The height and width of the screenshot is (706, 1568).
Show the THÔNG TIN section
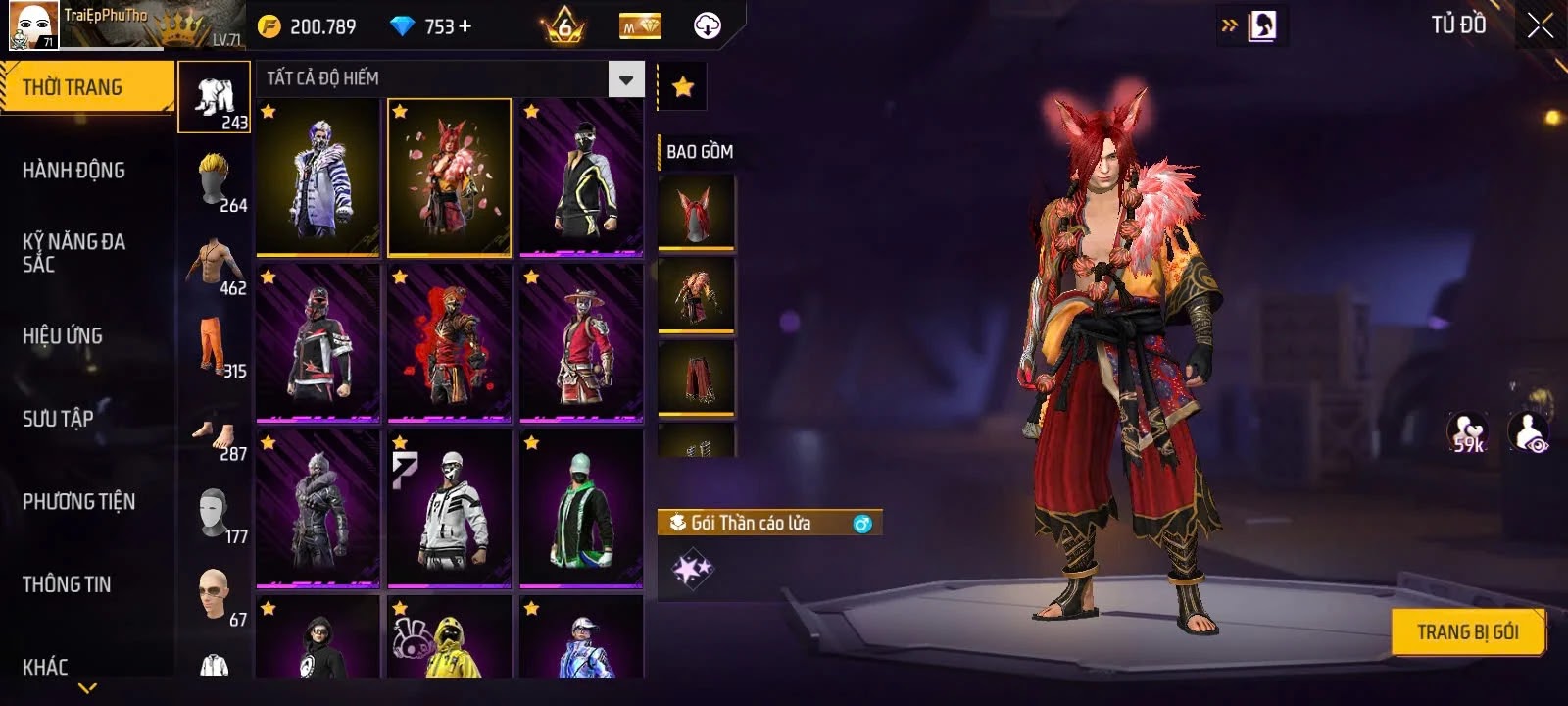coord(67,584)
